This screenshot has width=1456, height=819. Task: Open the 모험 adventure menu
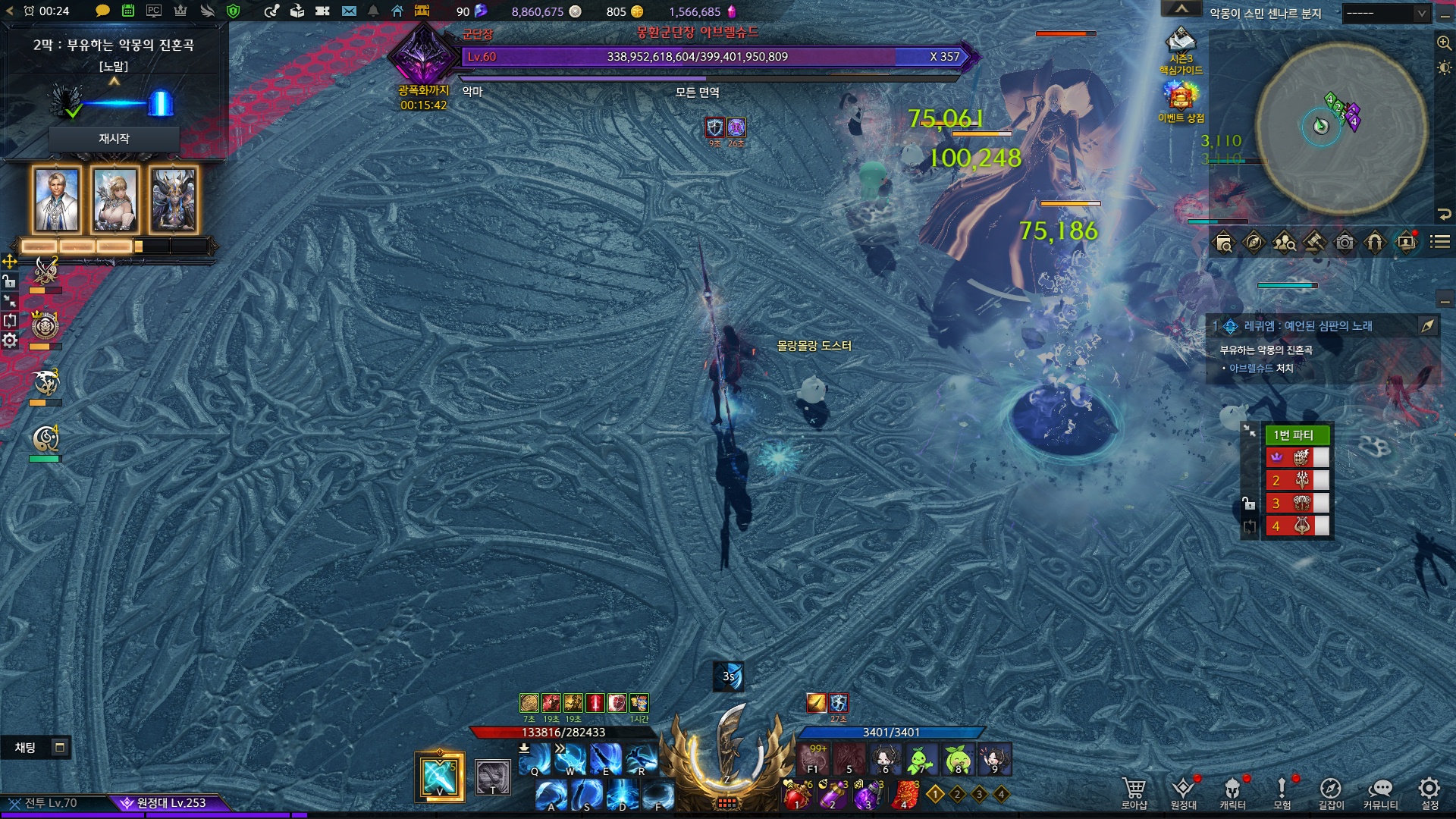pos(1282,792)
